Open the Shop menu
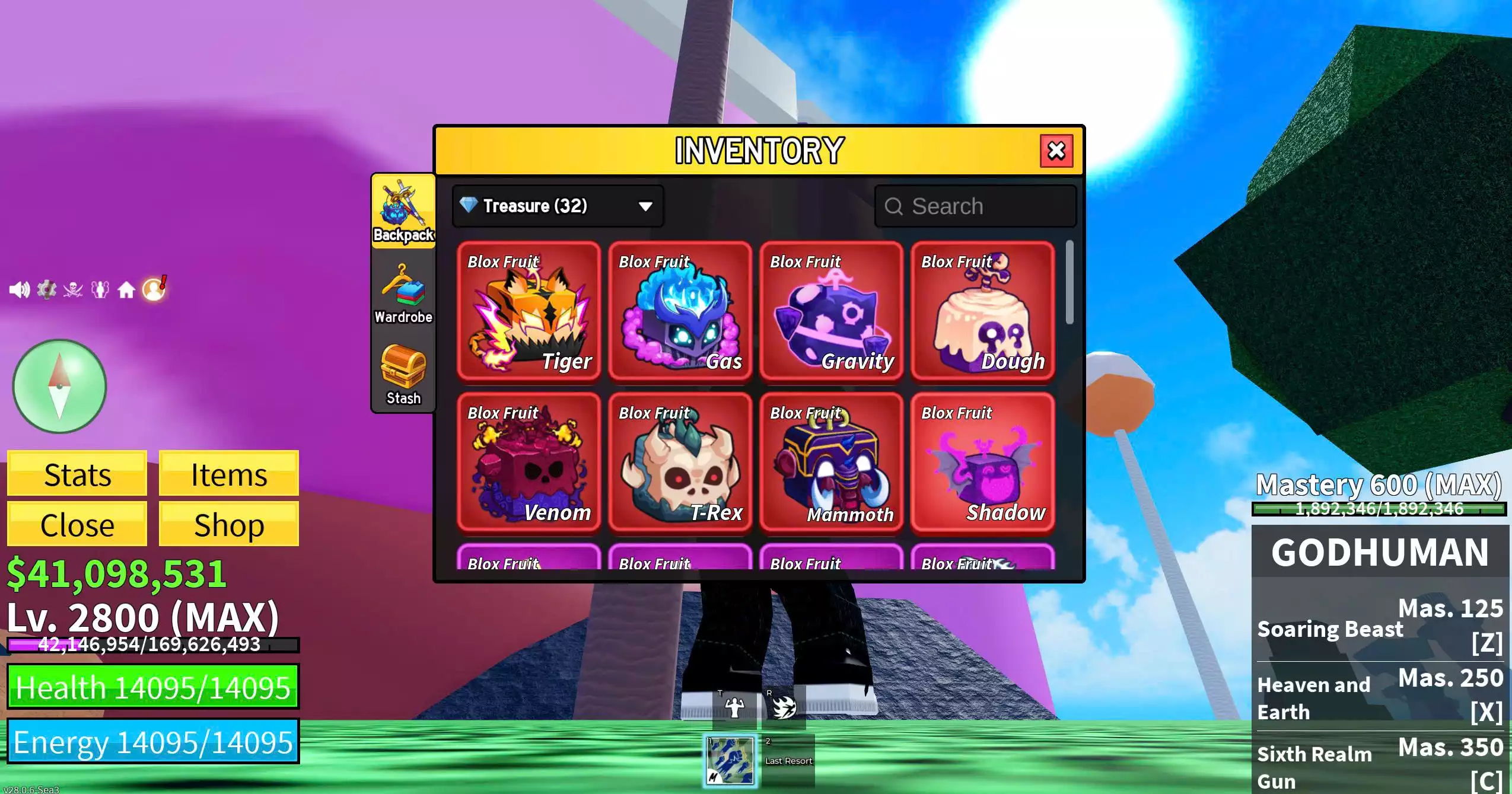The width and height of the screenshot is (1512, 794). [x=228, y=524]
